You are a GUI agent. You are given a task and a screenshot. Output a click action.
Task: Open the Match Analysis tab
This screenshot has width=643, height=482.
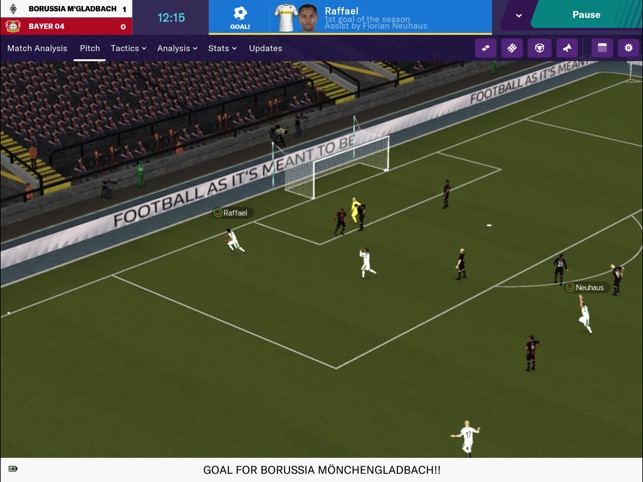pos(37,48)
